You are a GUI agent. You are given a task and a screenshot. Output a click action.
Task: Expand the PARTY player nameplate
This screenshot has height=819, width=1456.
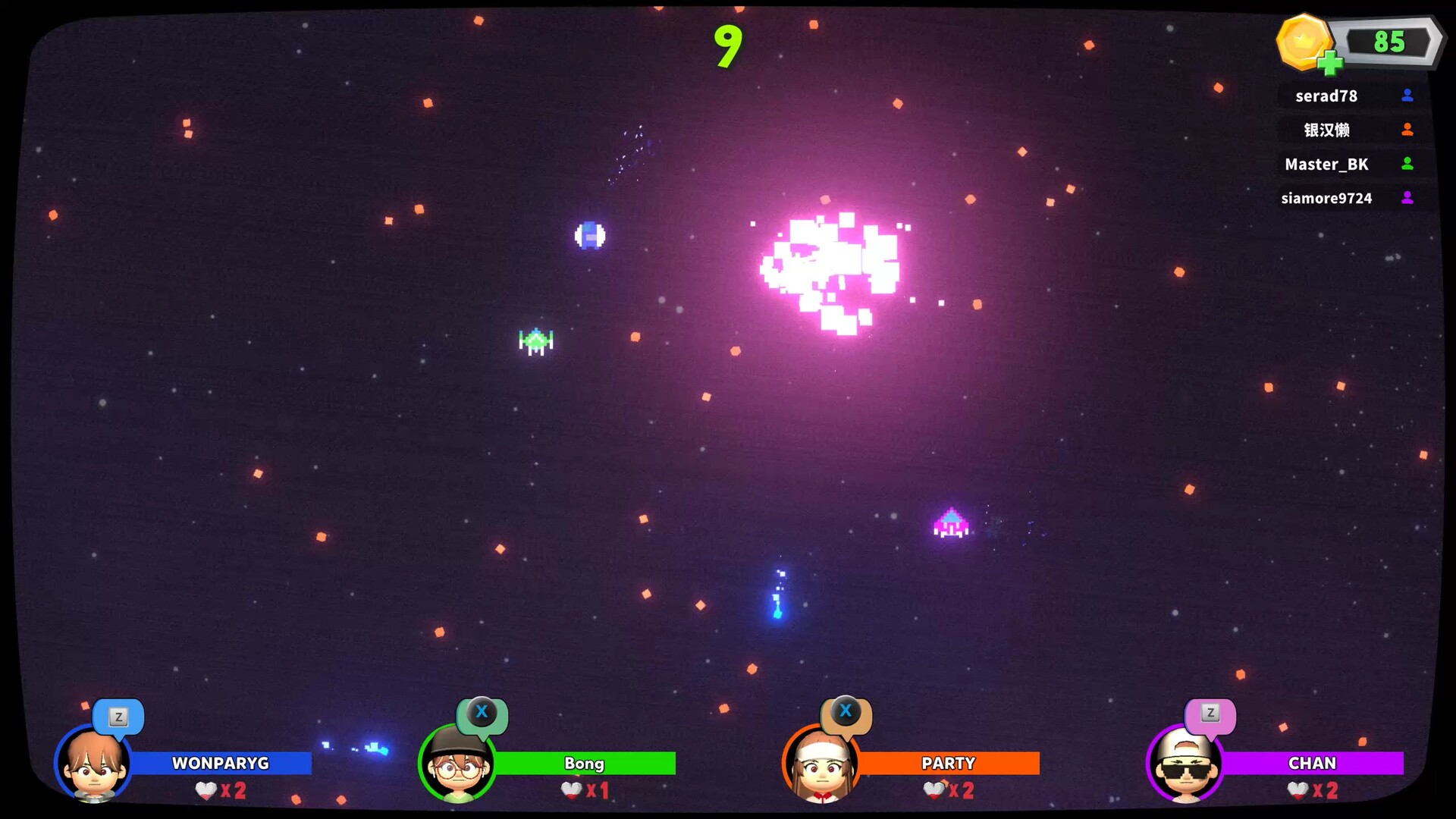point(948,764)
